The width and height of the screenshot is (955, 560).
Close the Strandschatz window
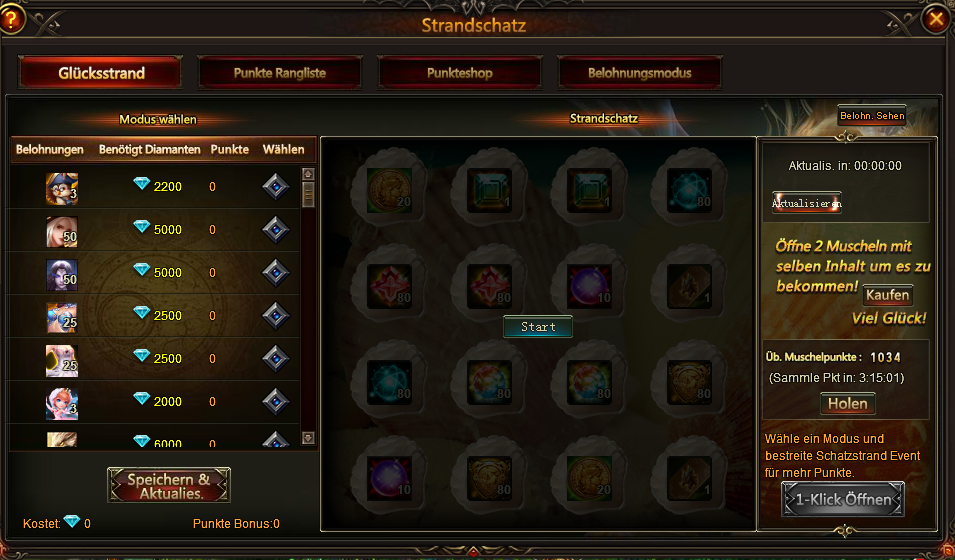point(936,19)
